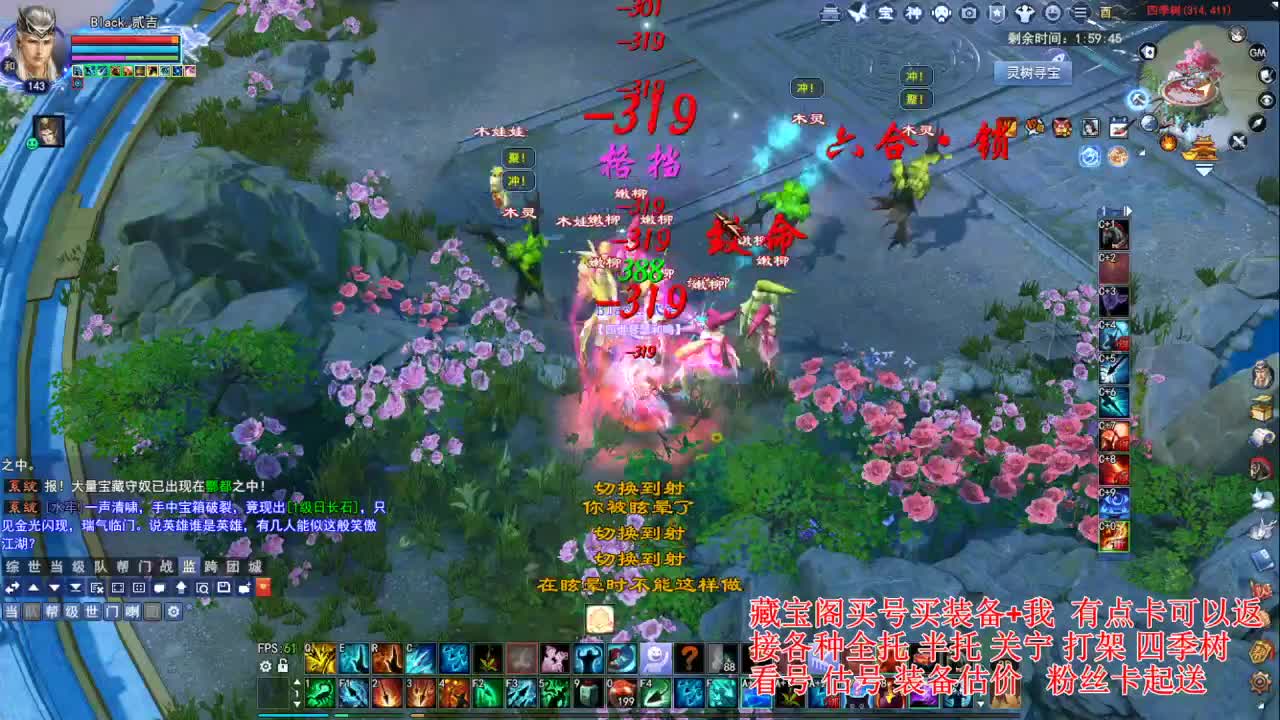Click the eye icon on the minimap edge
The height and width of the screenshot is (720, 1280).
pyautogui.click(x=1266, y=100)
